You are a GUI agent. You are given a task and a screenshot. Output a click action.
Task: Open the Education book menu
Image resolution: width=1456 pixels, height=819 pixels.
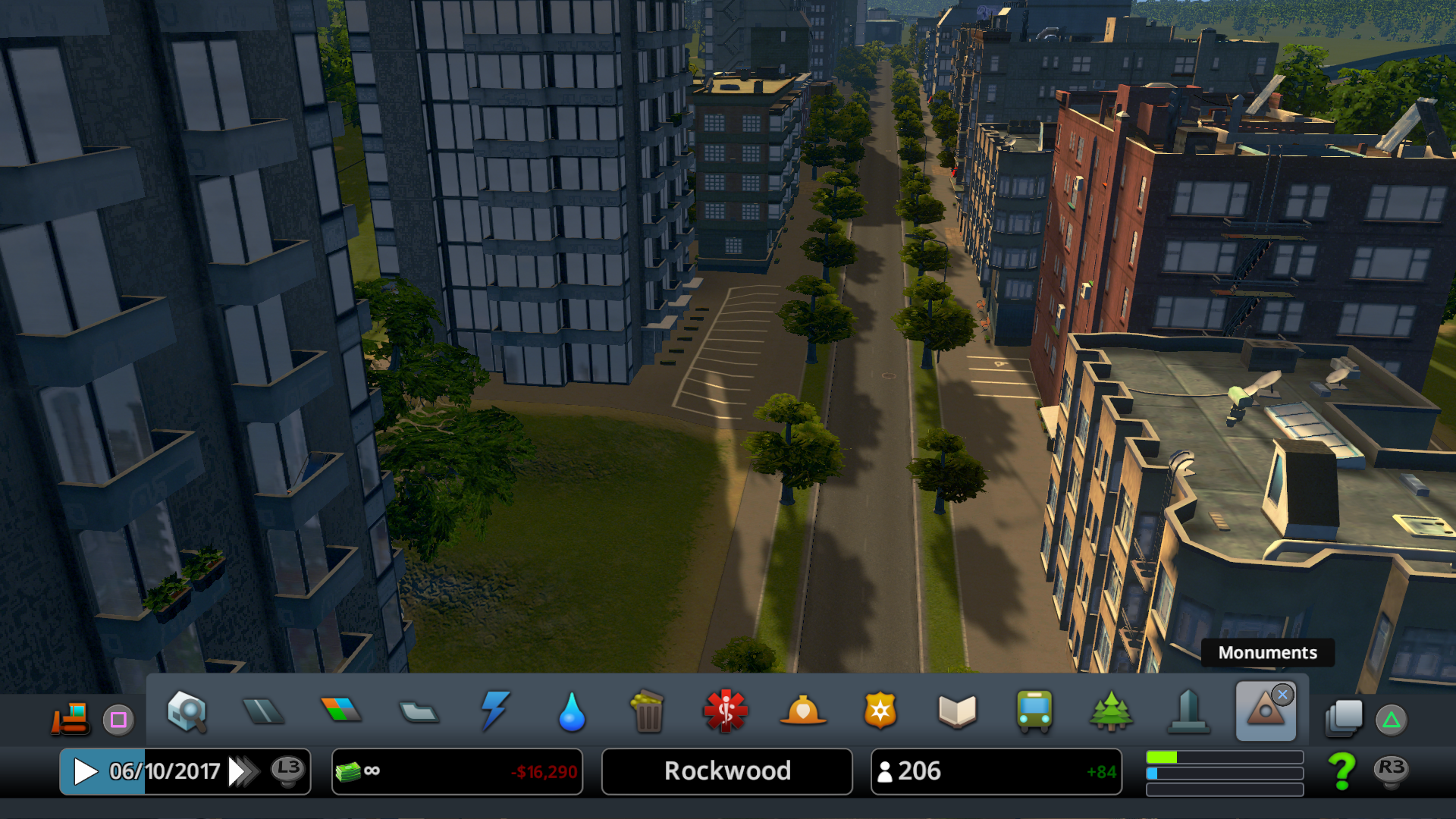pyautogui.click(x=957, y=711)
